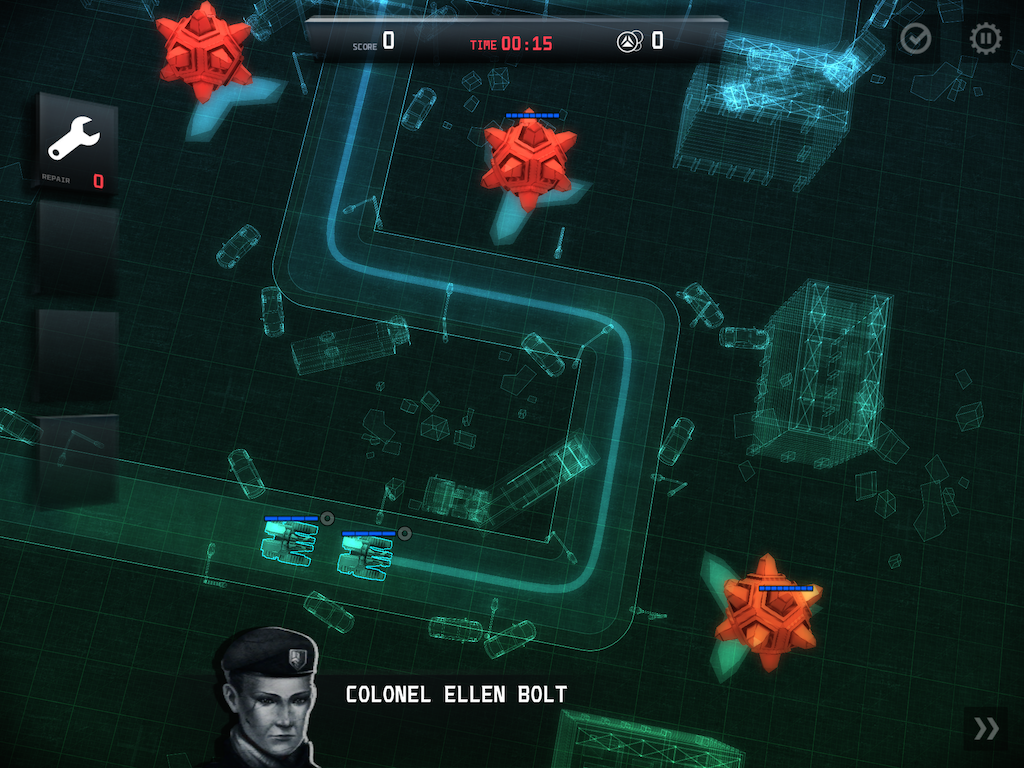Viewport: 1024px width, 768px height.
Task: Open the checkmark objectives button
Action: [915, 39]
